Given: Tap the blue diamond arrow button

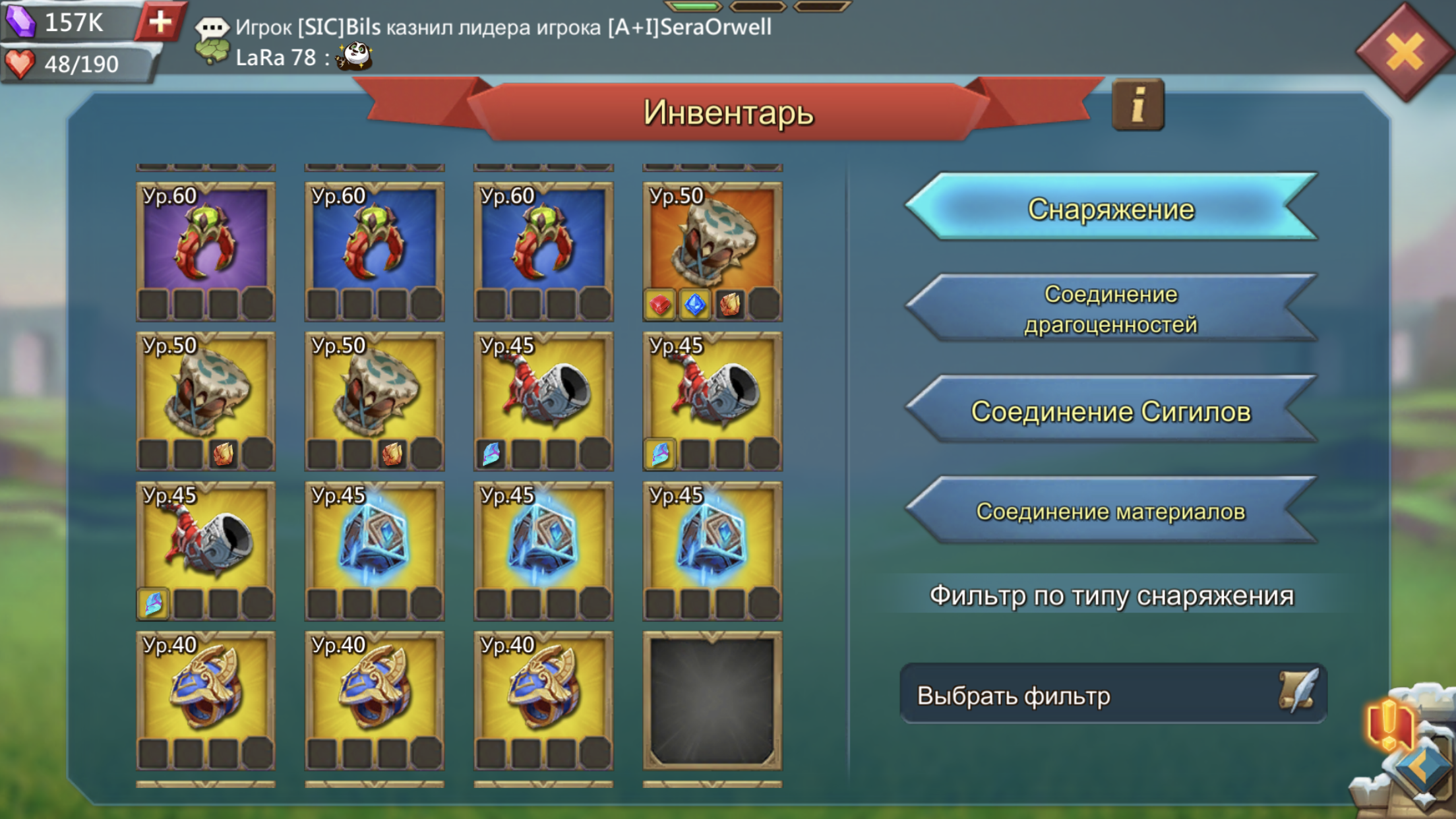Looking at the screenshot, I should [x=1423, y=769].
